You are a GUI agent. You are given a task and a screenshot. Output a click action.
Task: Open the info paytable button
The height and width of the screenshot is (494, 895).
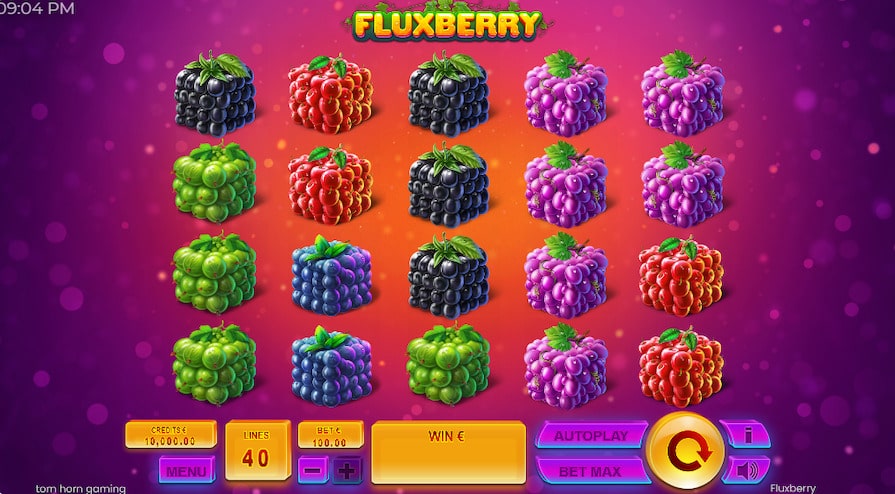(x=745, y=434)
